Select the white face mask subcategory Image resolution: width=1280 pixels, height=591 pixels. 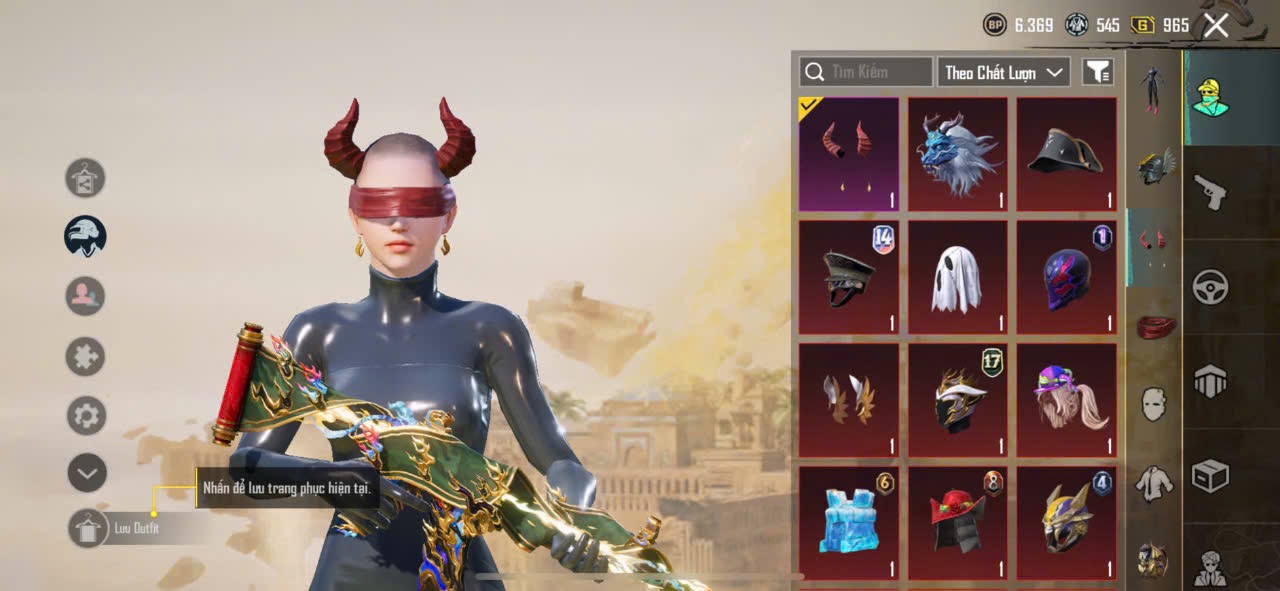(1154, 403)
